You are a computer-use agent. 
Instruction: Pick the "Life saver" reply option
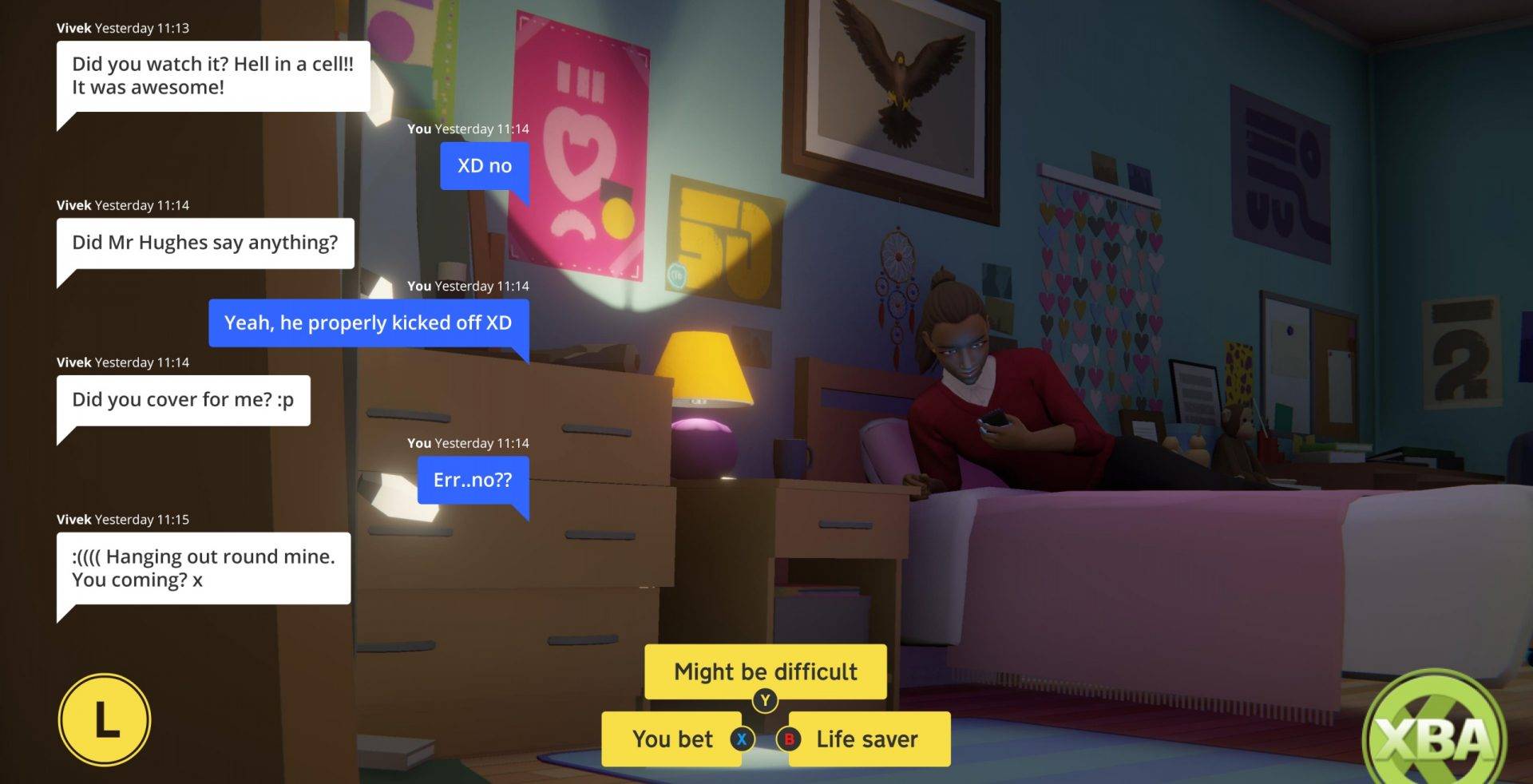pyautogui.click(x=866, y=739)
